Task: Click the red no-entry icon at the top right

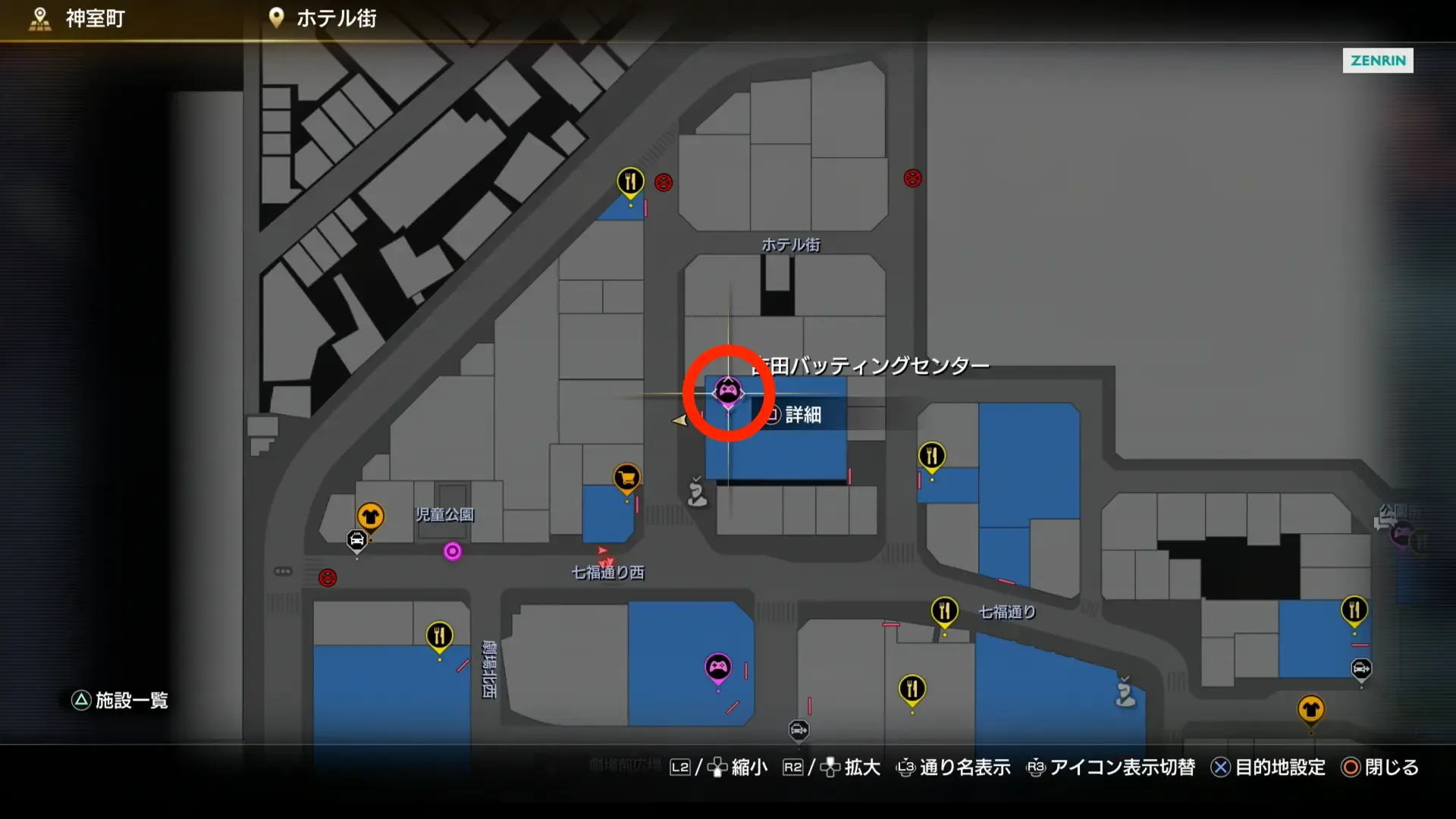Action: [912, 179]
